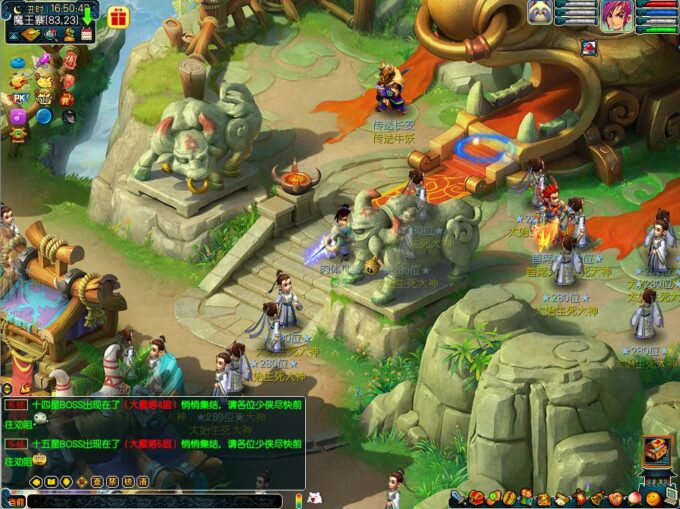Open the treasure chest shop icon
Image resolution: width=680 pixels, height=509 pixels.
point(656,452)
